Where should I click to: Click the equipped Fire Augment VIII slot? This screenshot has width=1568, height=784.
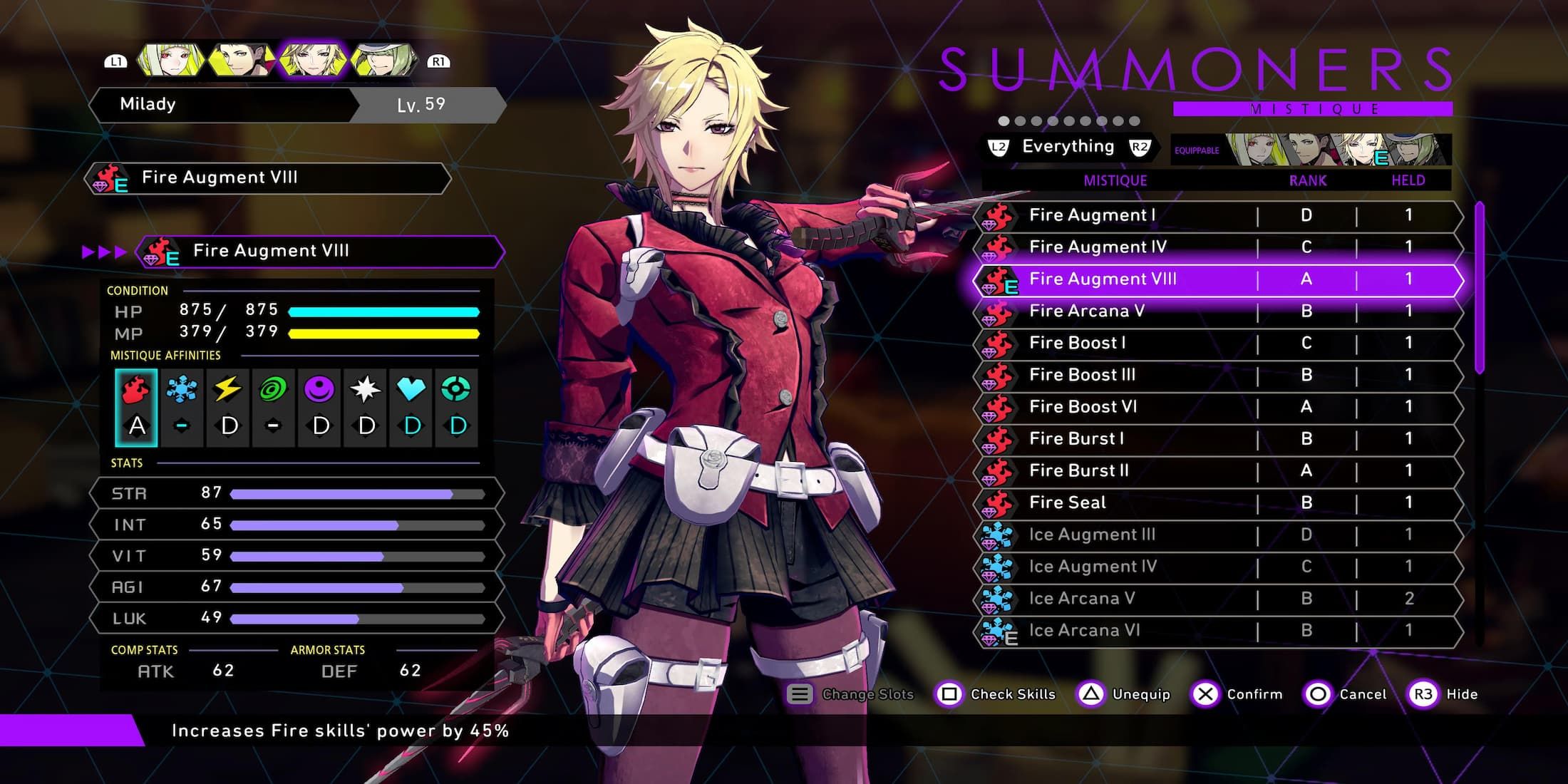pyautogui.click(x=321, y=252)
